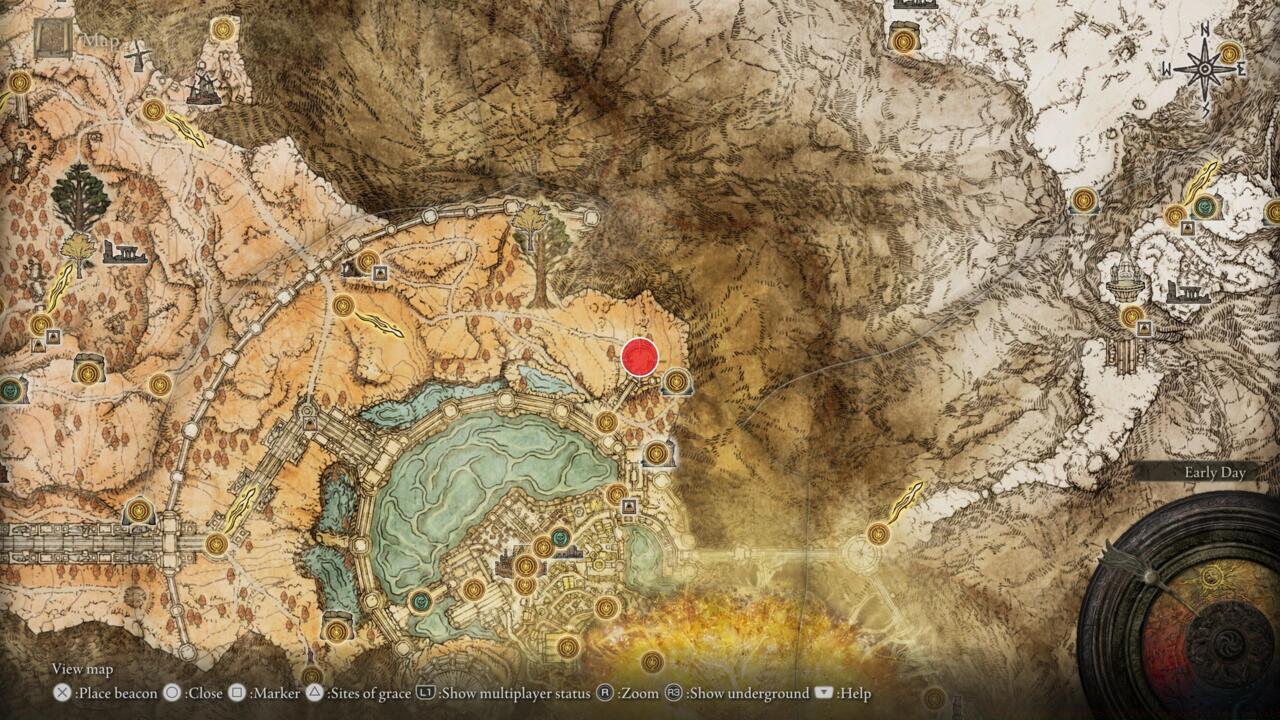The width and height of the screenshot is (1280, 720).
Task: Click the red beacon marker on the map
Action: tap(640, 355)
